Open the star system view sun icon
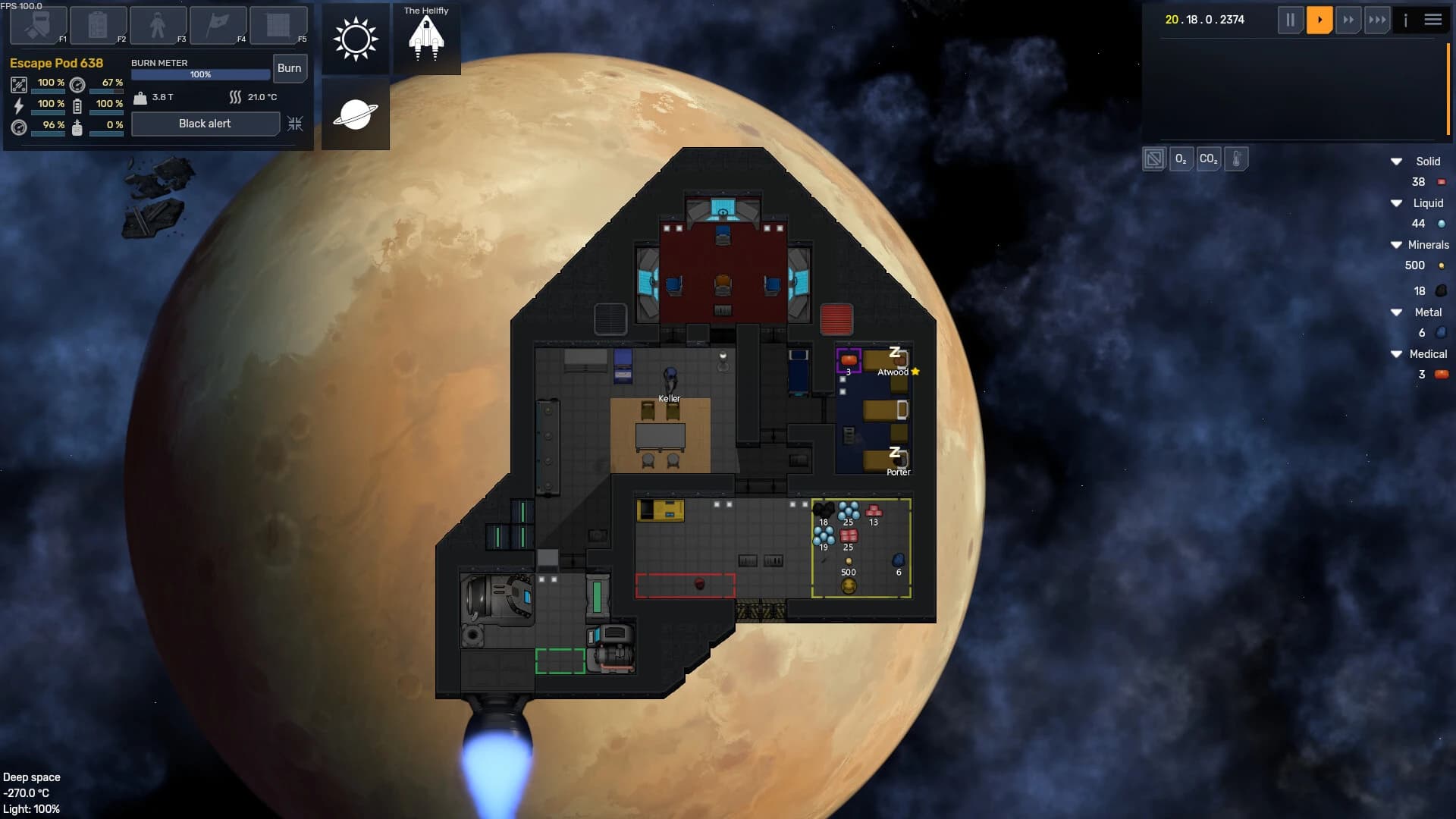This screenshot has height=819, width=1456. pyautogui.click(x=355, y=37)
